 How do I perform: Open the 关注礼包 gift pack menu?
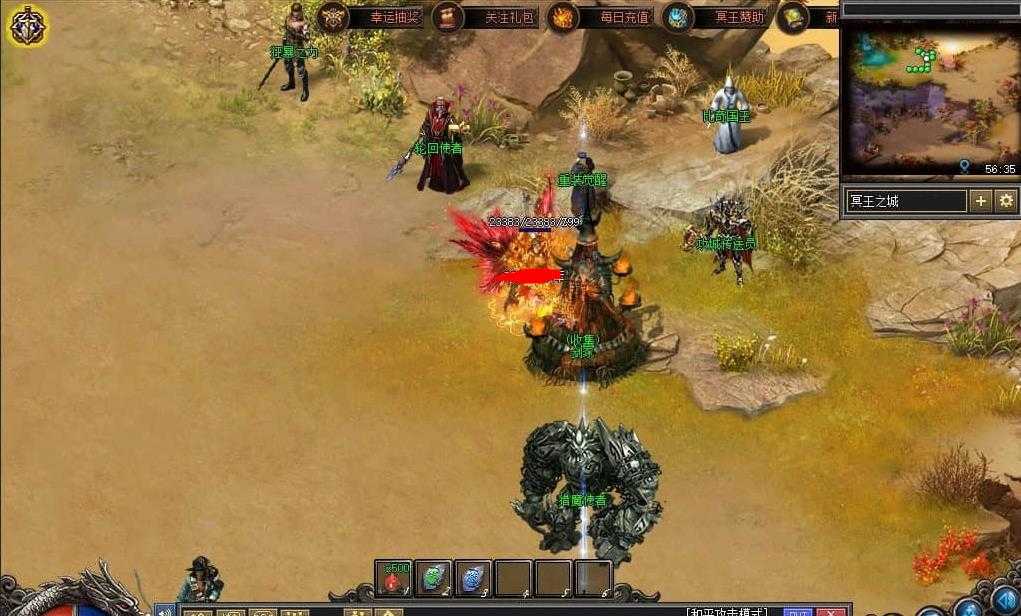(x=485, y=17)
